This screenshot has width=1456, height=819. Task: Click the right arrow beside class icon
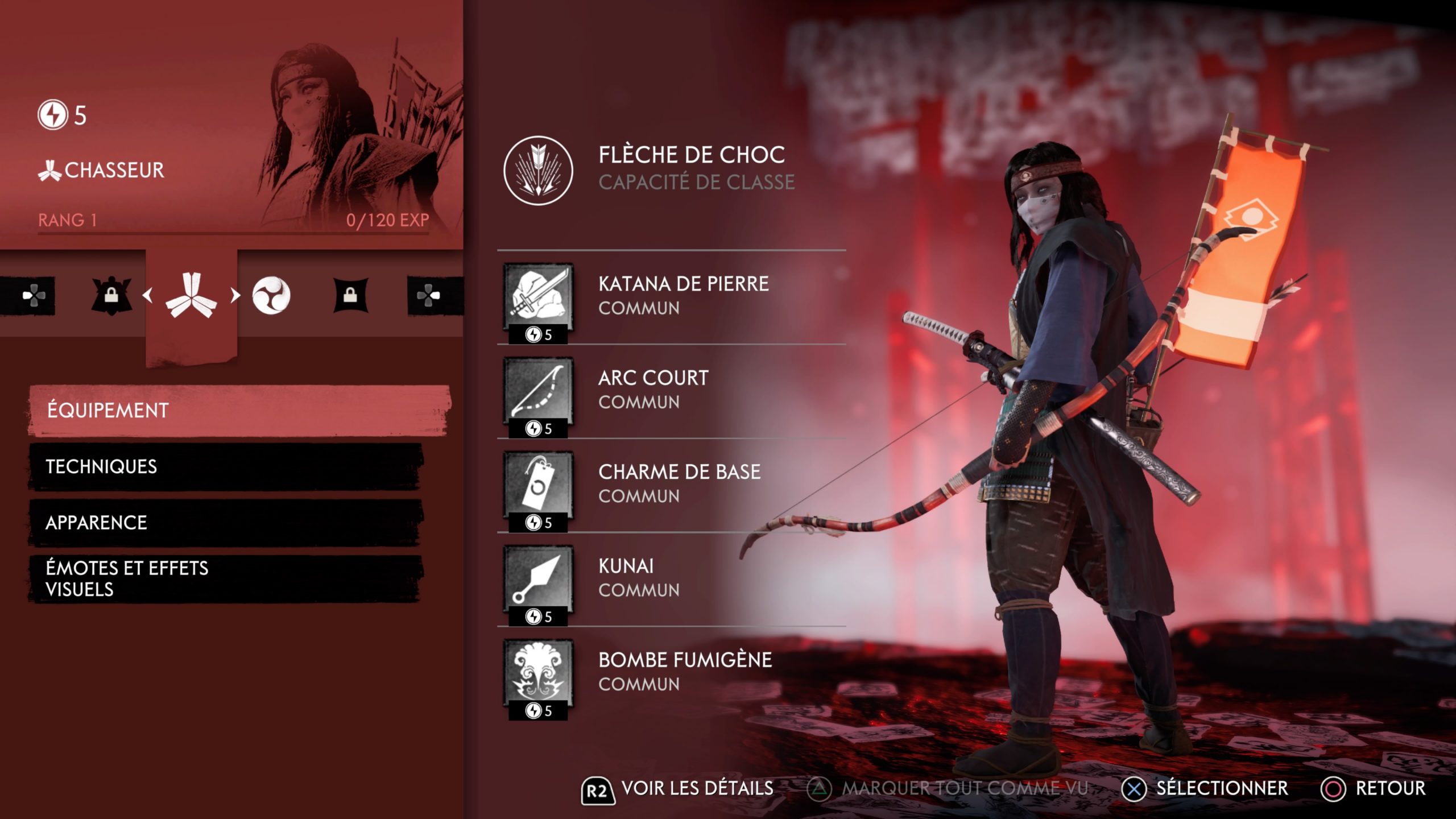click(235, 295)
